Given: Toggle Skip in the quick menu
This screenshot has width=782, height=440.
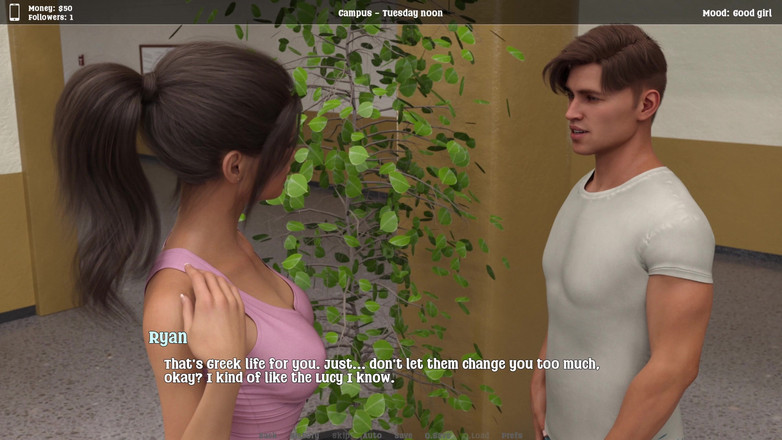Looking at the screenshot, I should pyautogui.click(x=340, y=435).
